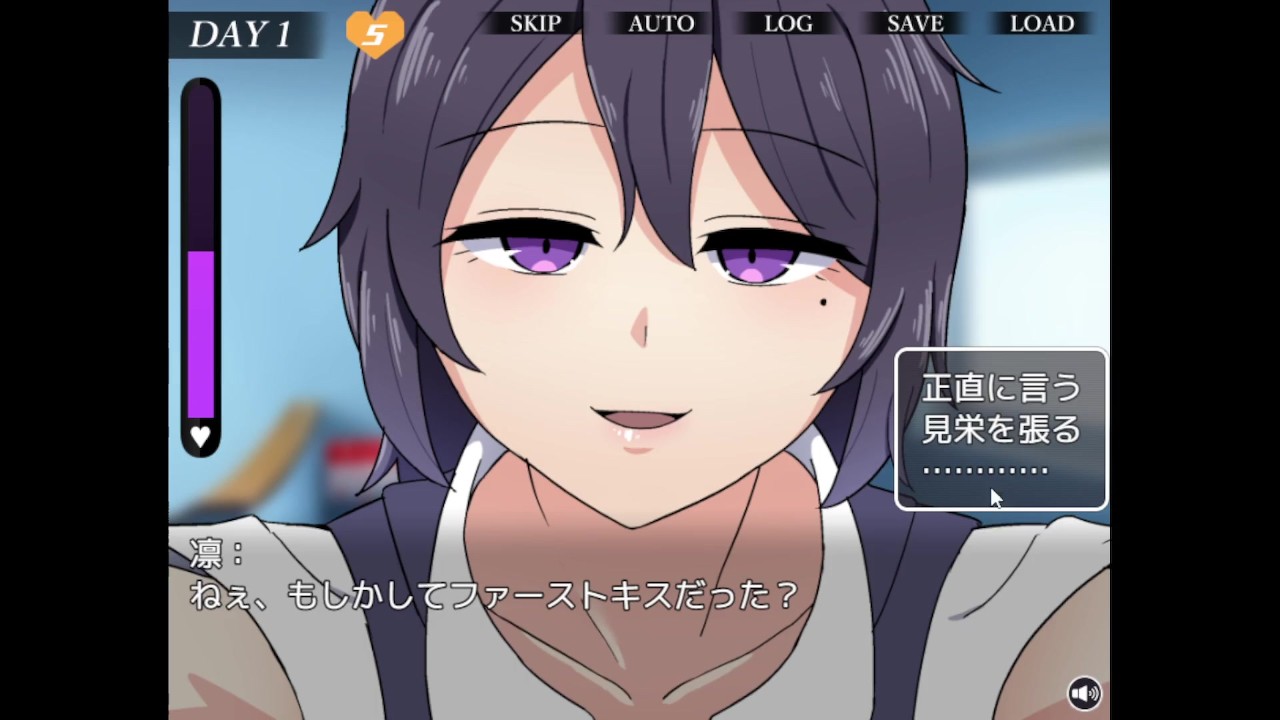Open the LOAD menu

(x=1042, y=24)
